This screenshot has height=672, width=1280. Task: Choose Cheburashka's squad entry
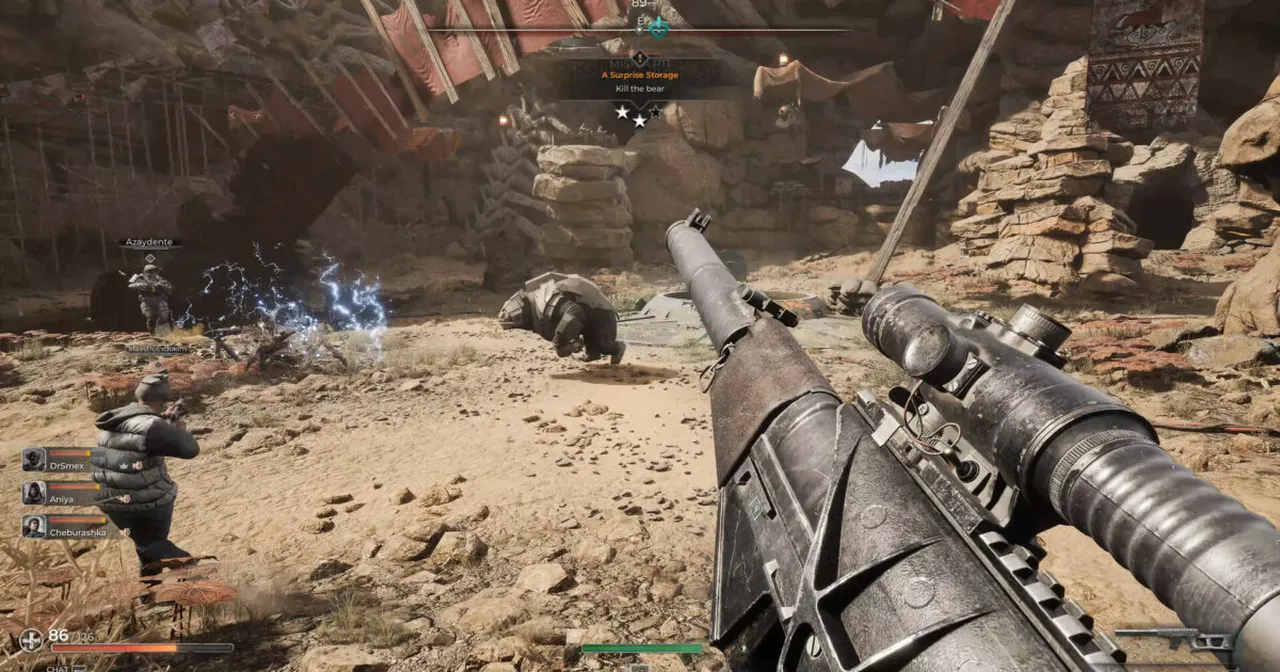66,526
